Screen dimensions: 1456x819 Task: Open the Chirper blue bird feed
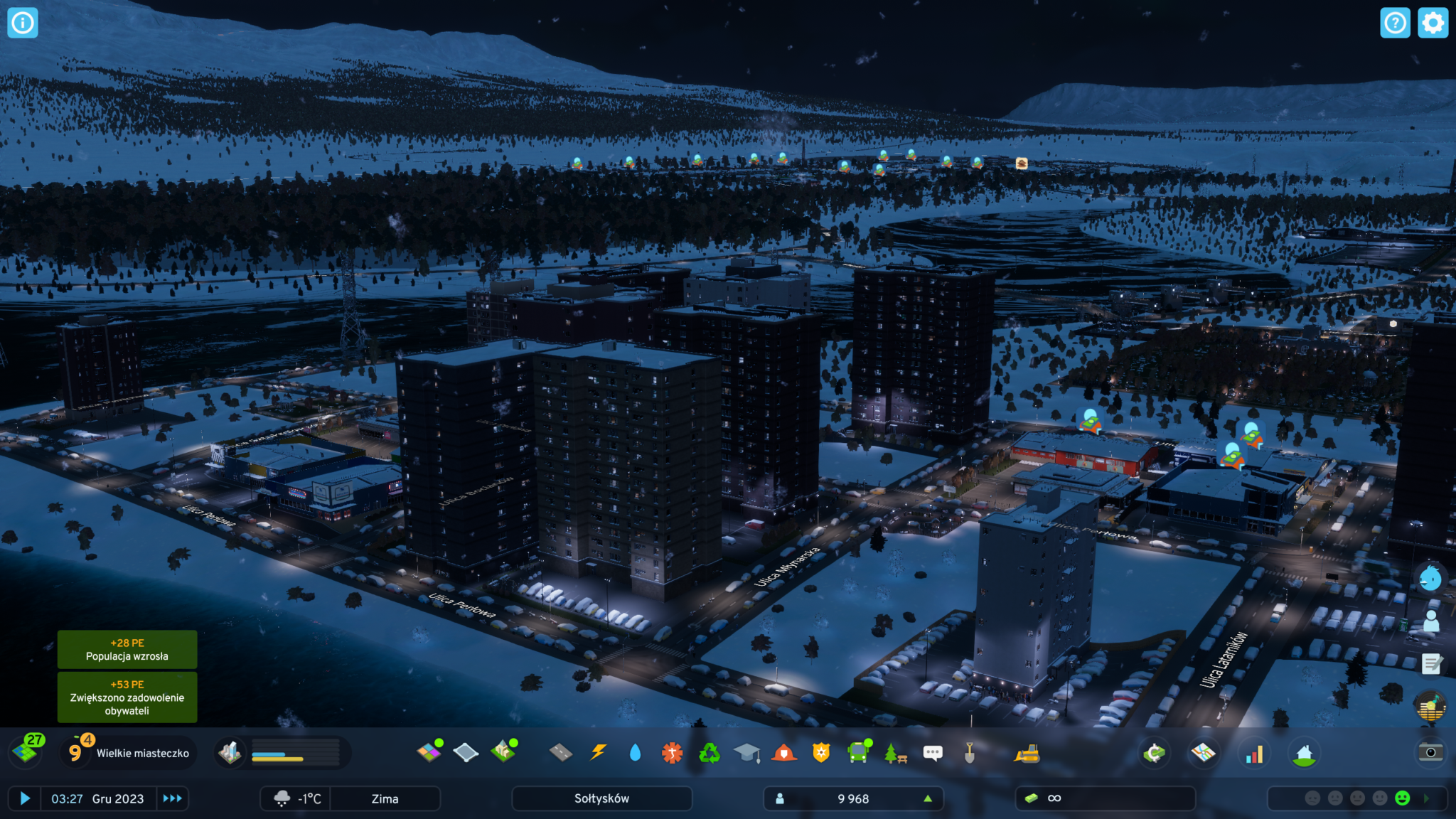click(x=1430, y=578)
